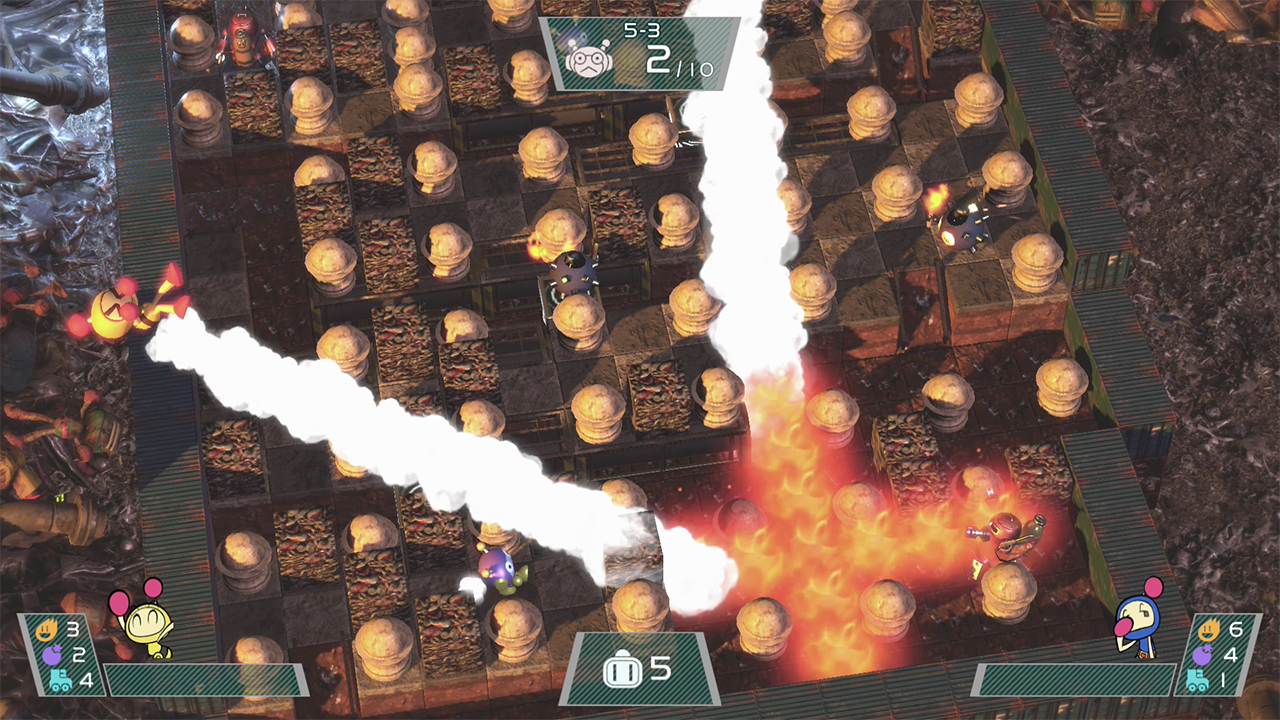Select the flame power-up icon in White Bomberman's panel
The width and height of the screenshot is (1280, 720).
tap(45, 629)
